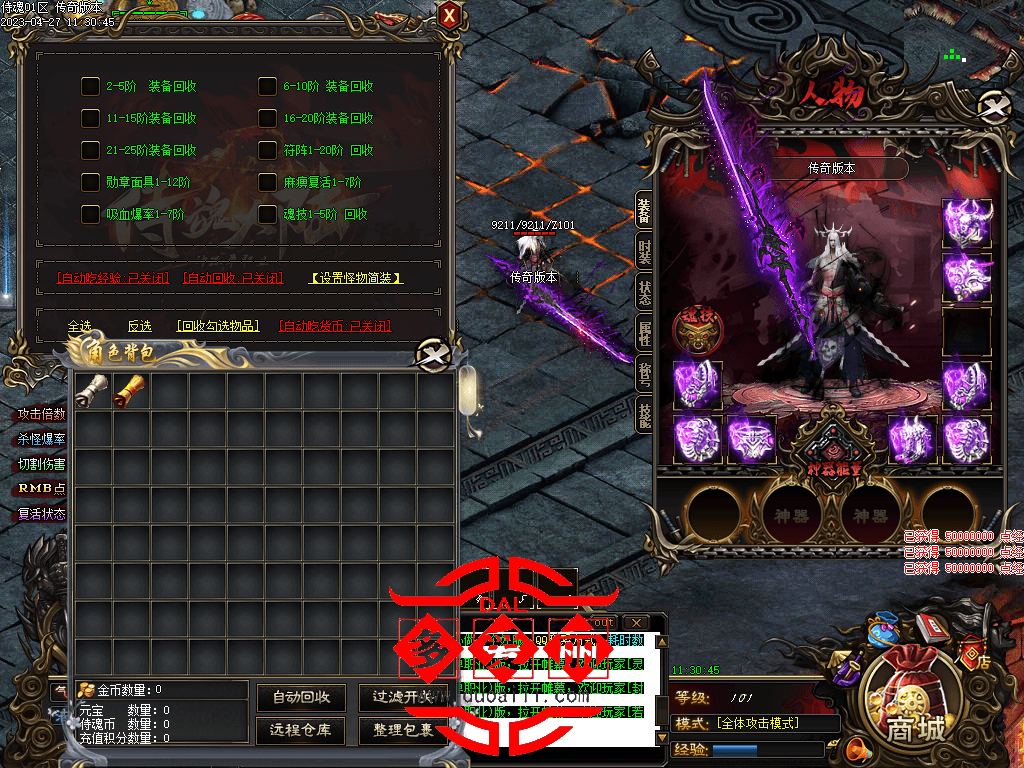
Task: Tick the 勋章面具1-12阶 checkbox
Action: point(90,182)
